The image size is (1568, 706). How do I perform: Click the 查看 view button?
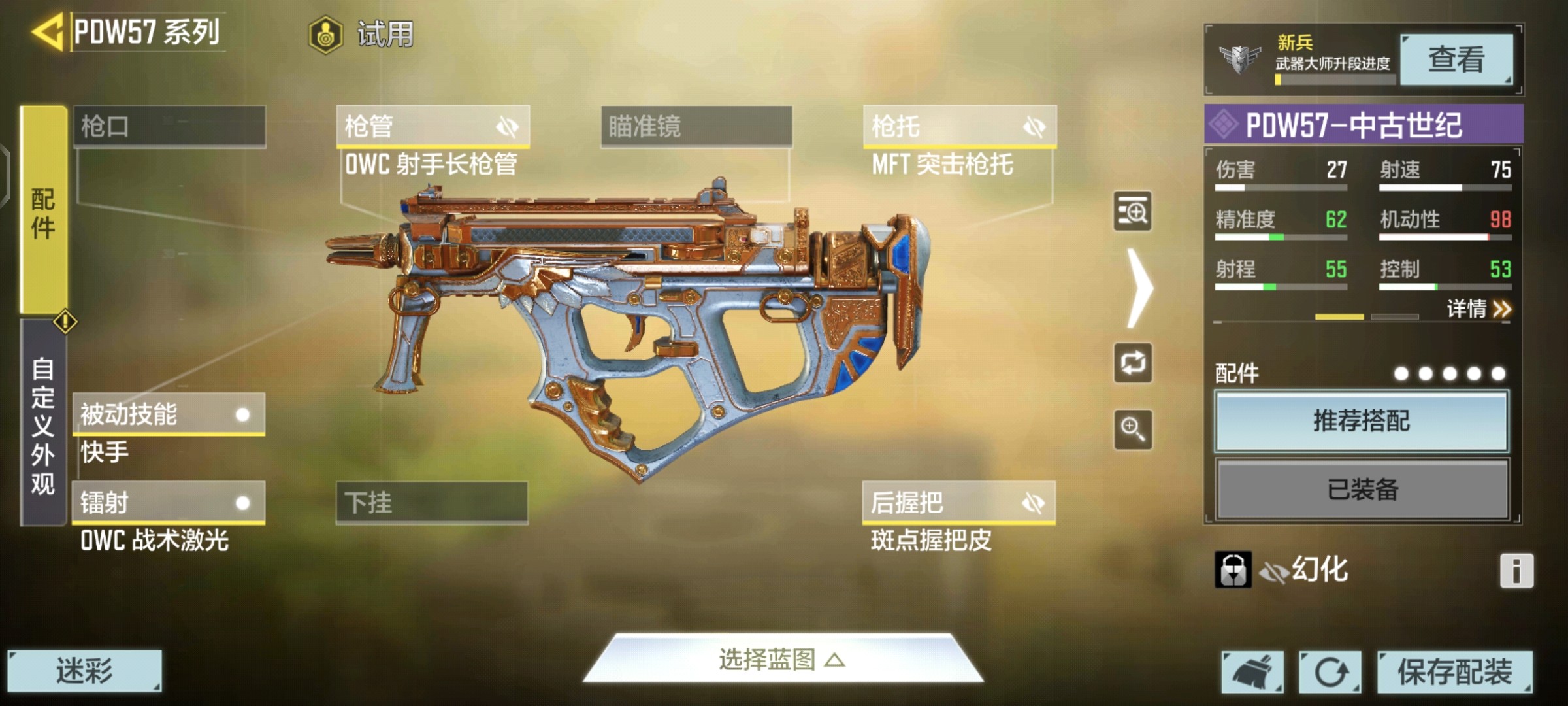click(1456, 60)
